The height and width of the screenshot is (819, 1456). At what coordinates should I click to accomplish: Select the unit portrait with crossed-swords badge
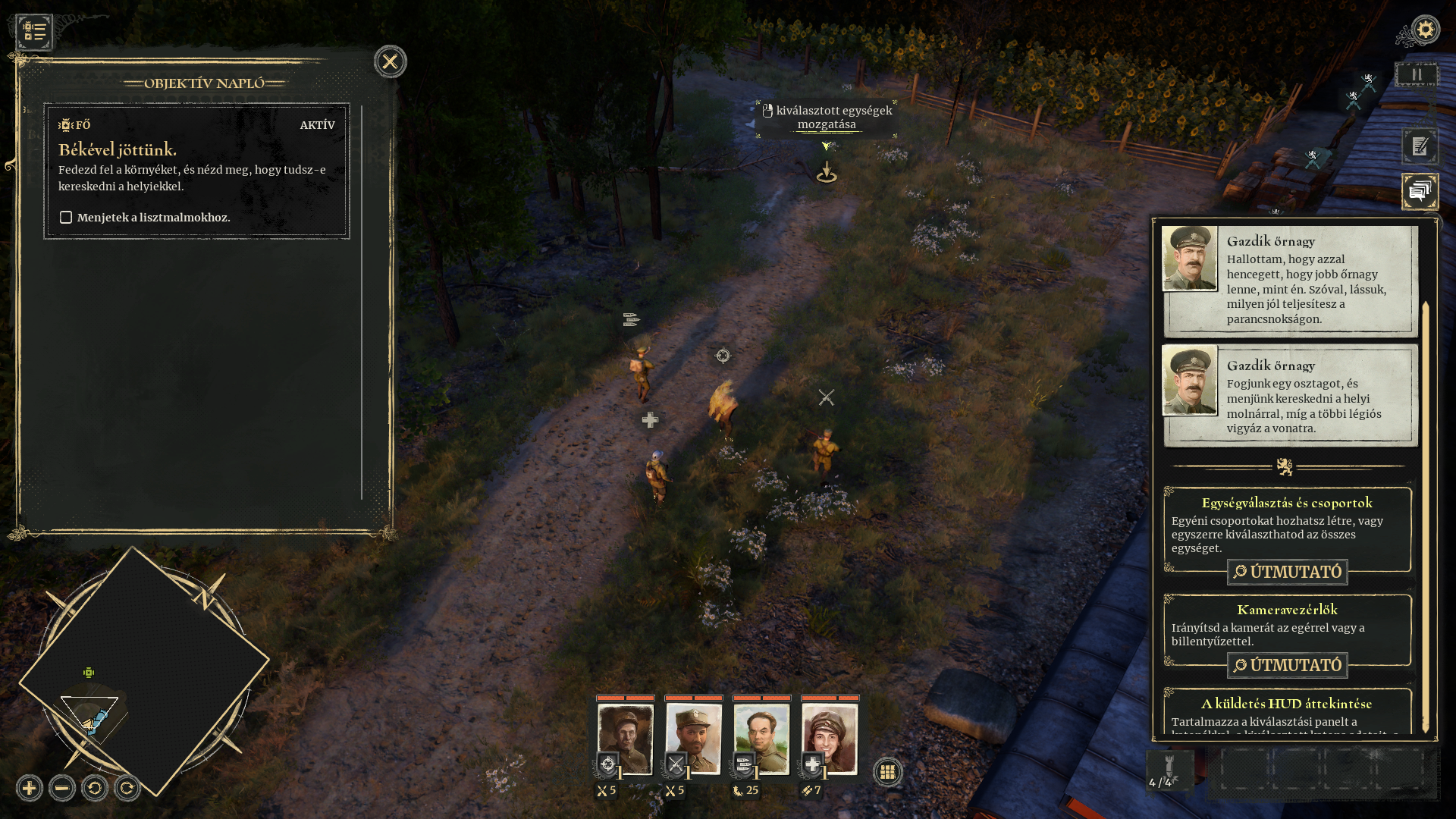tap(694, 738)
